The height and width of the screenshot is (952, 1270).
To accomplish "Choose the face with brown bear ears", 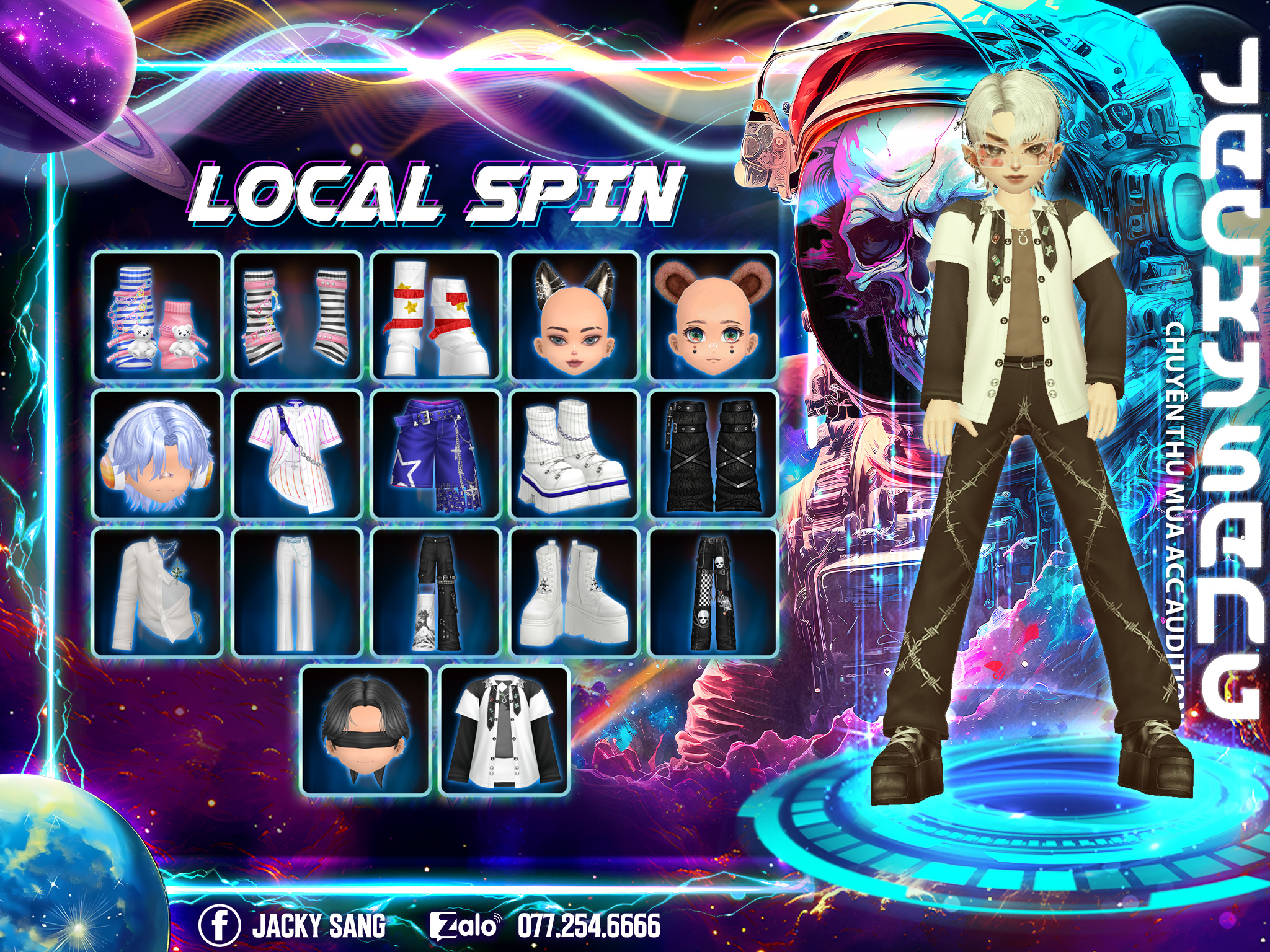I will pos(713,316).
